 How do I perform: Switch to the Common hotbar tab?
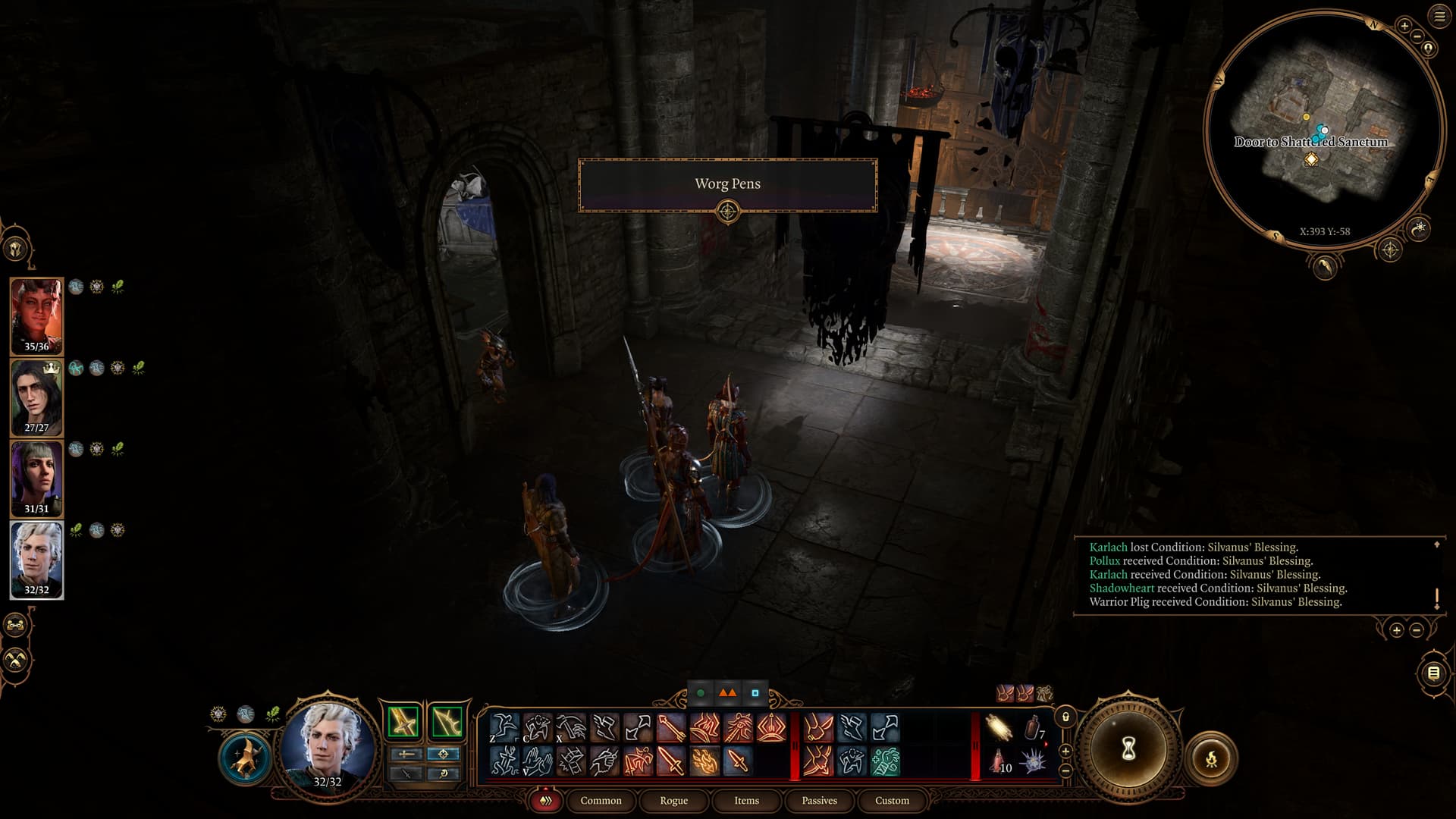tap(601, 801)
